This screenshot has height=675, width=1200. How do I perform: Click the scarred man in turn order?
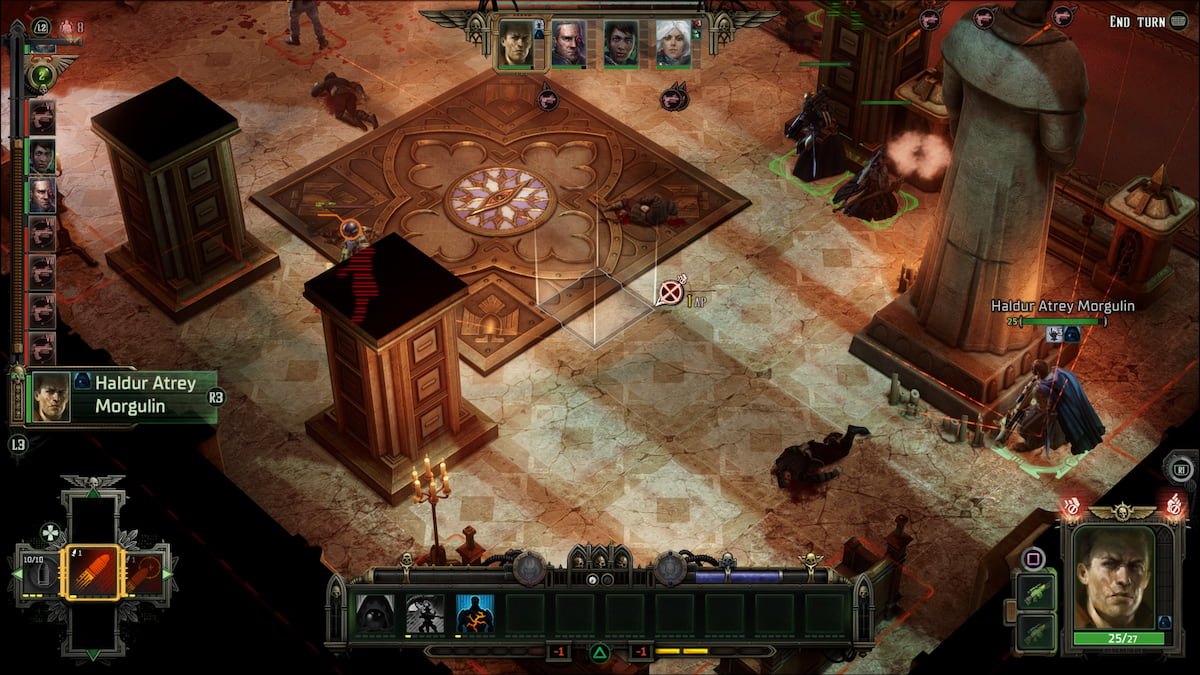click(x=42, y=194)
